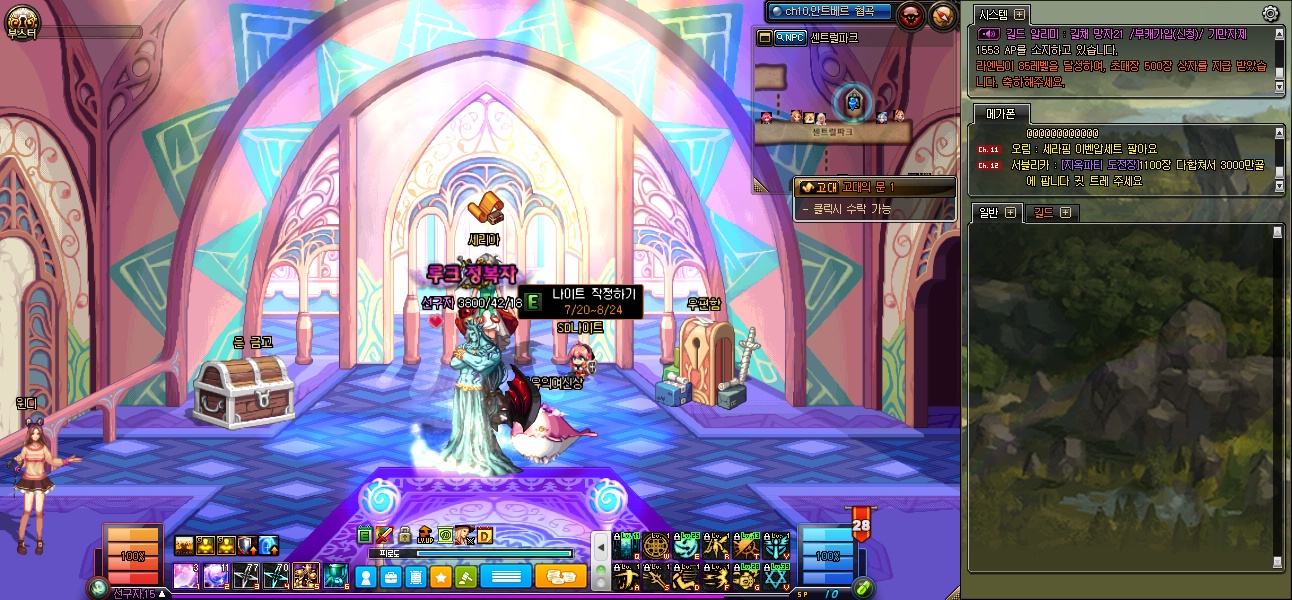Open the inventory briefcase menu button
Screen dimensions: 1292x600
point(391,577)
